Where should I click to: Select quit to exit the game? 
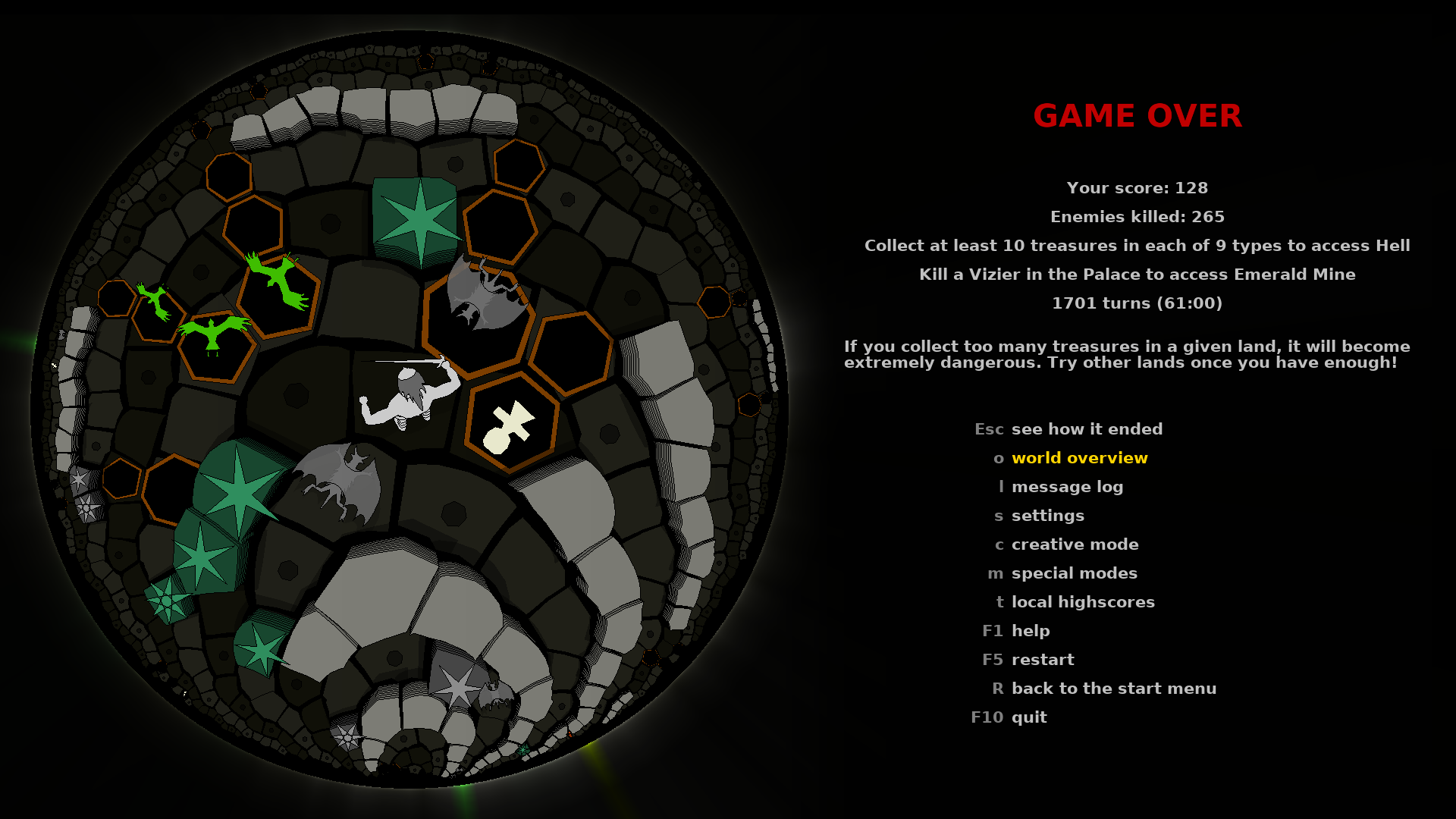1028,717
